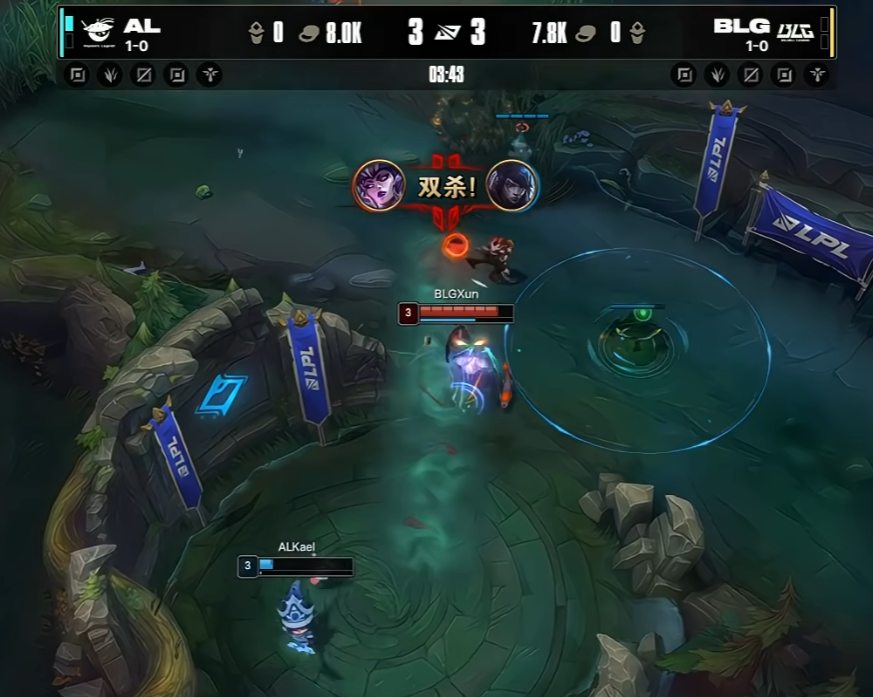Screen dimensions: 873x697
Task: Click AL's claw-shaped objective tracker icon
Action: point(109,75)
